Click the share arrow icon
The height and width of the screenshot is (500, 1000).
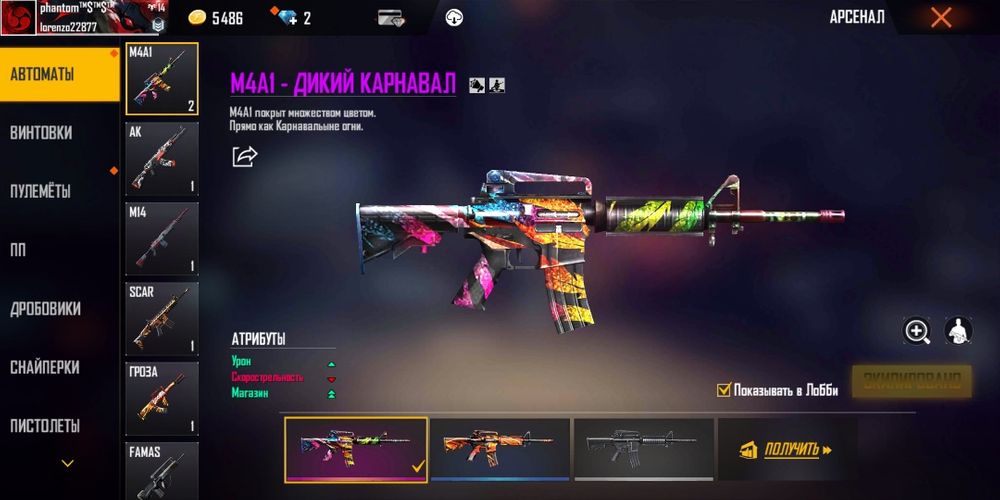(x=244, y=157)
